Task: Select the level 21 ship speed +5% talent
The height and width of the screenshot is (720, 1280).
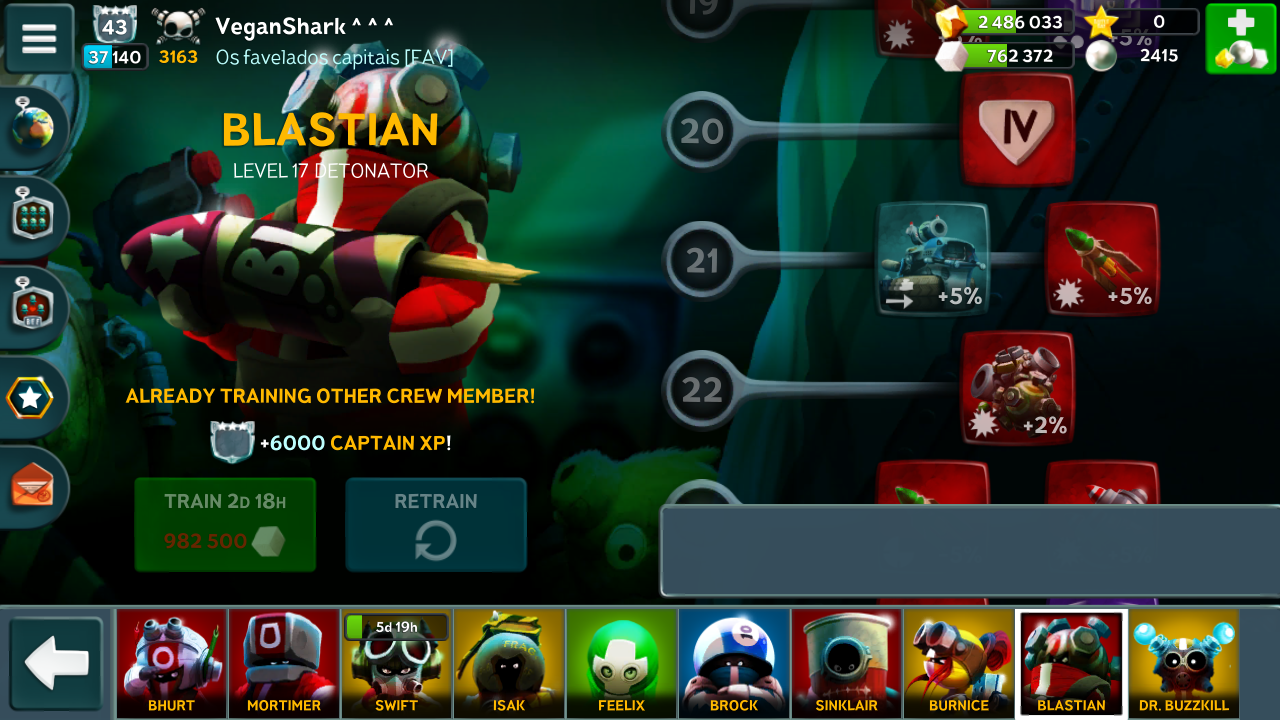Action: pos(932,259)
